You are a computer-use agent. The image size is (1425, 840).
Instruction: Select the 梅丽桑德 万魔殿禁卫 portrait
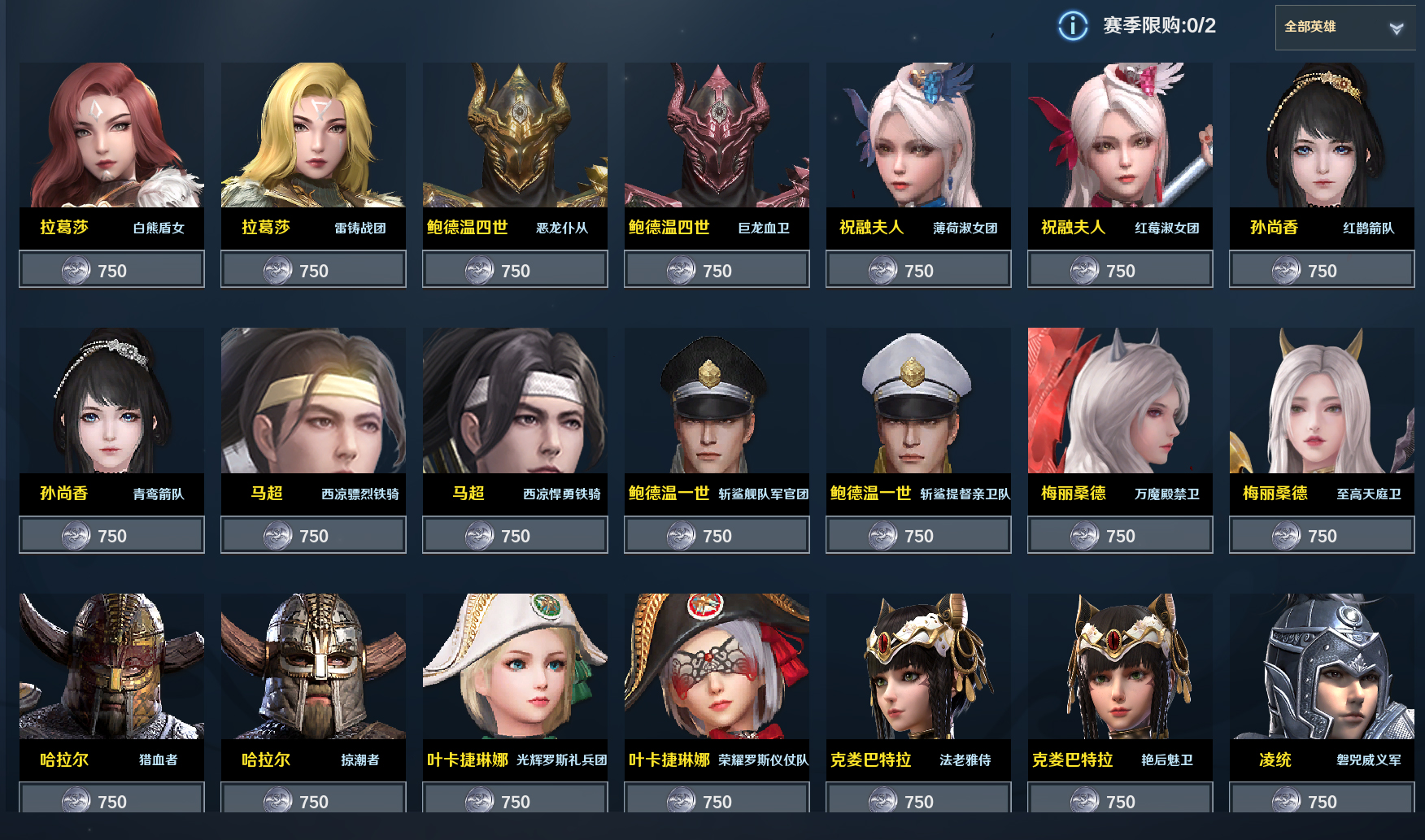[1120, 400]
